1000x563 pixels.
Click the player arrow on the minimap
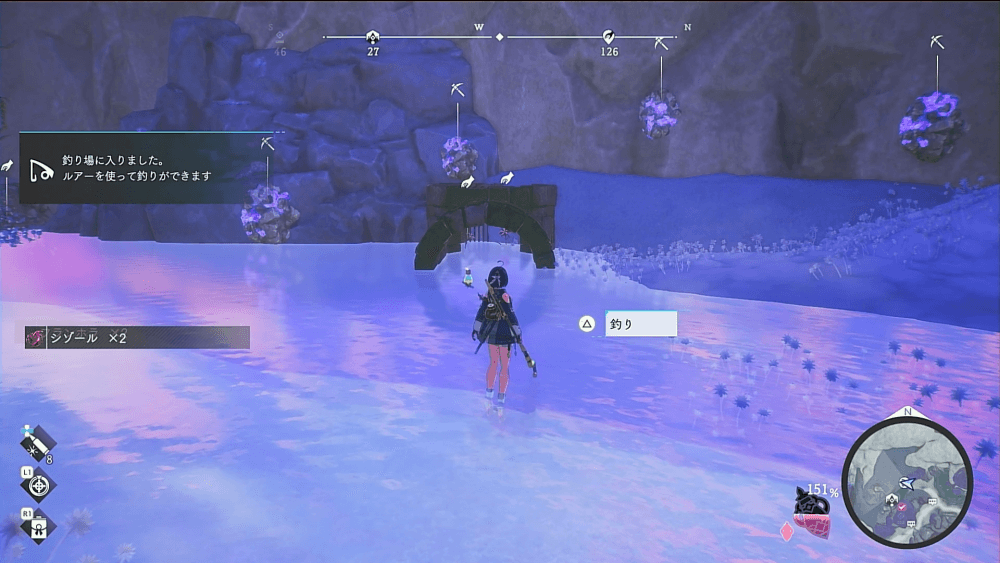click(x=906, y=482)
